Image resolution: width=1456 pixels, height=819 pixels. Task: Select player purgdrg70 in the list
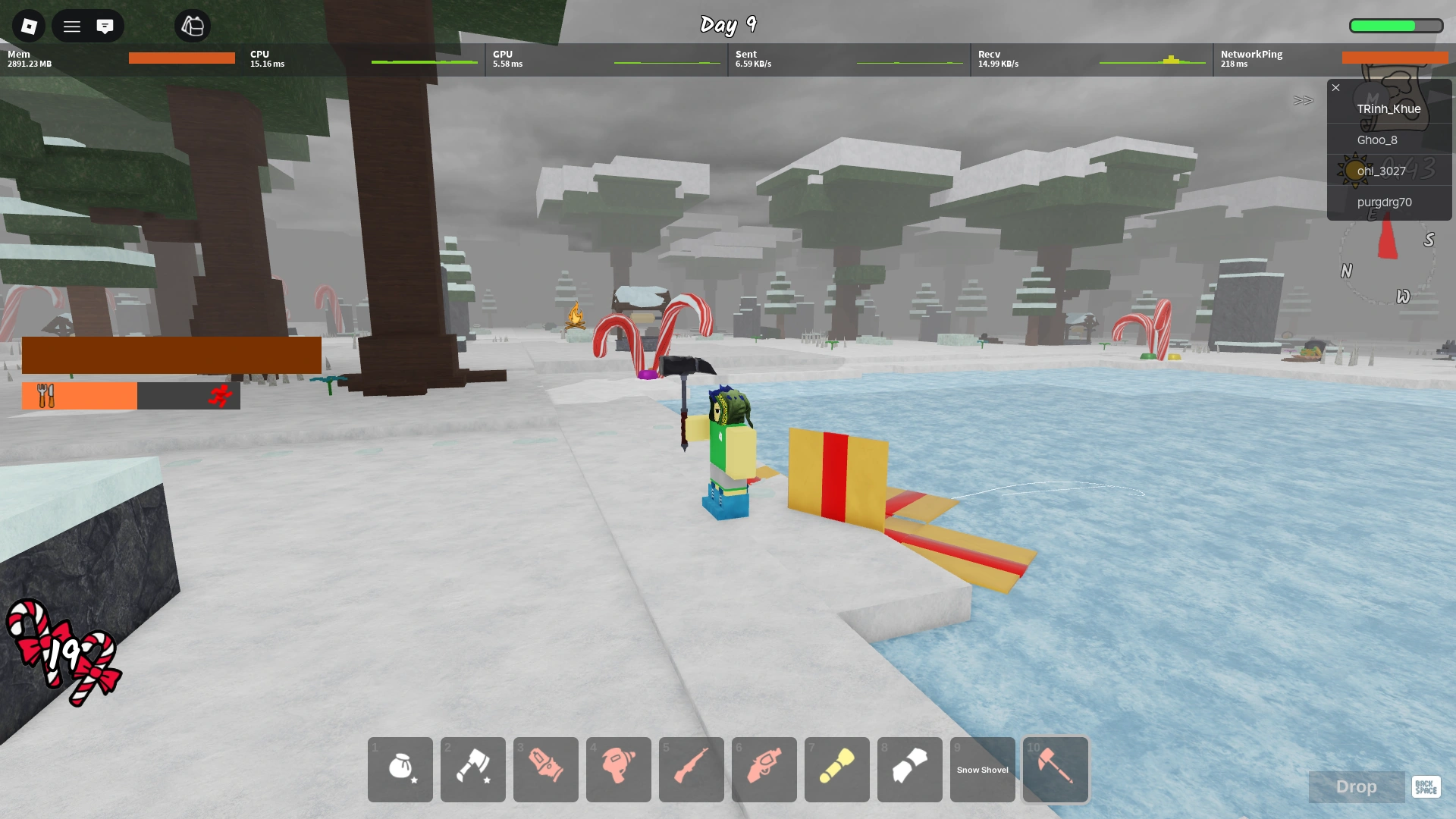(x=1387, y=202)
